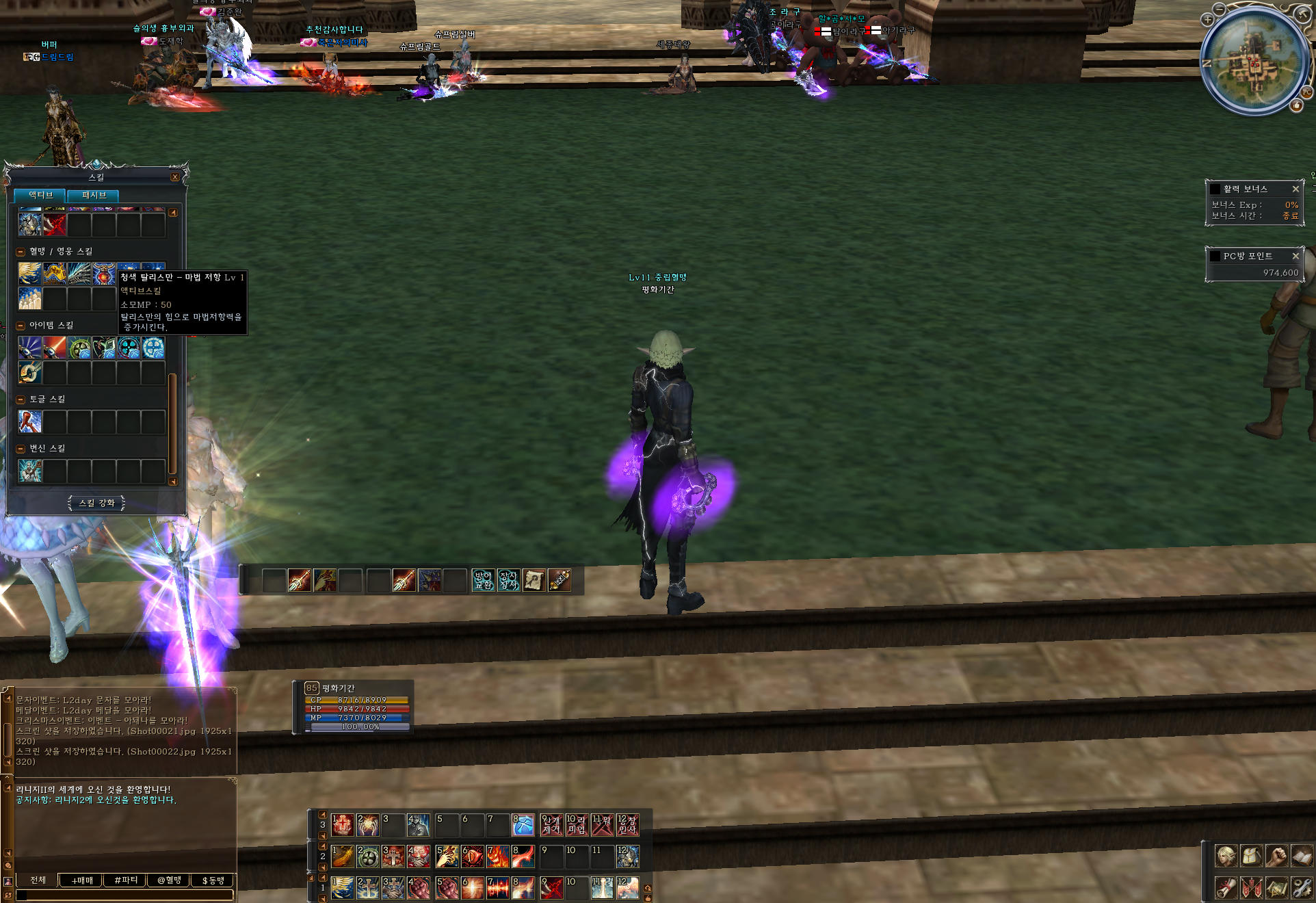Select the 액티브 active skills tab
This screenshot has height=903, width=1316.
coord(40,196)
